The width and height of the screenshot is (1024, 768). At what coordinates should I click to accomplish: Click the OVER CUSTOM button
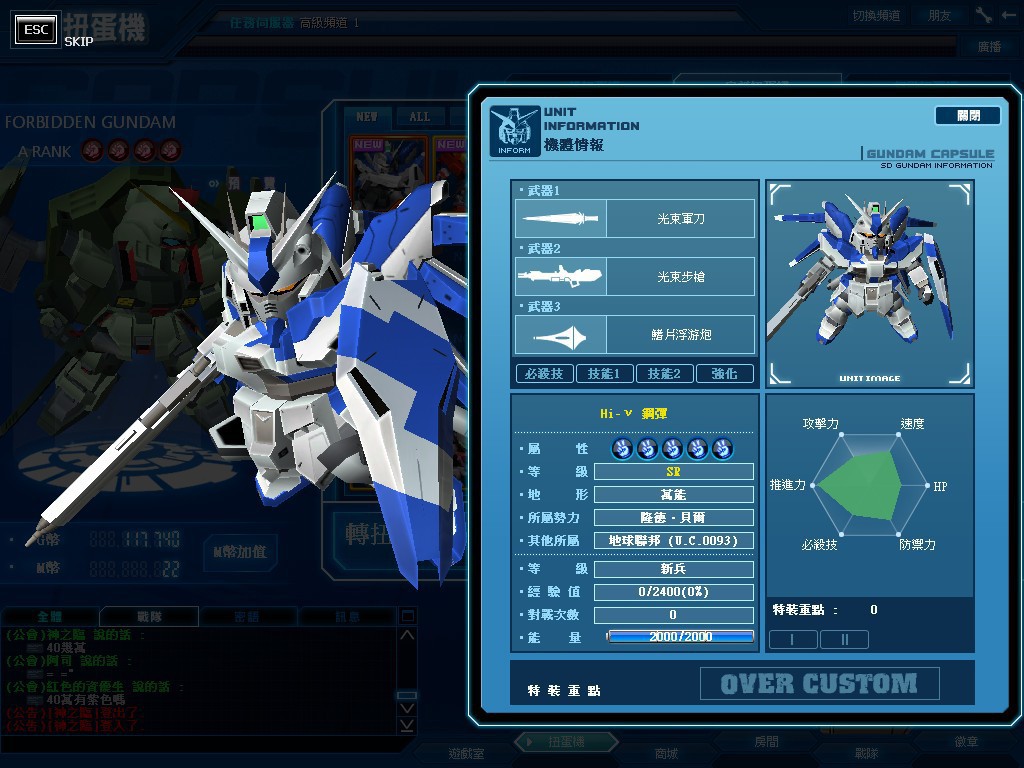pos(819,684)
